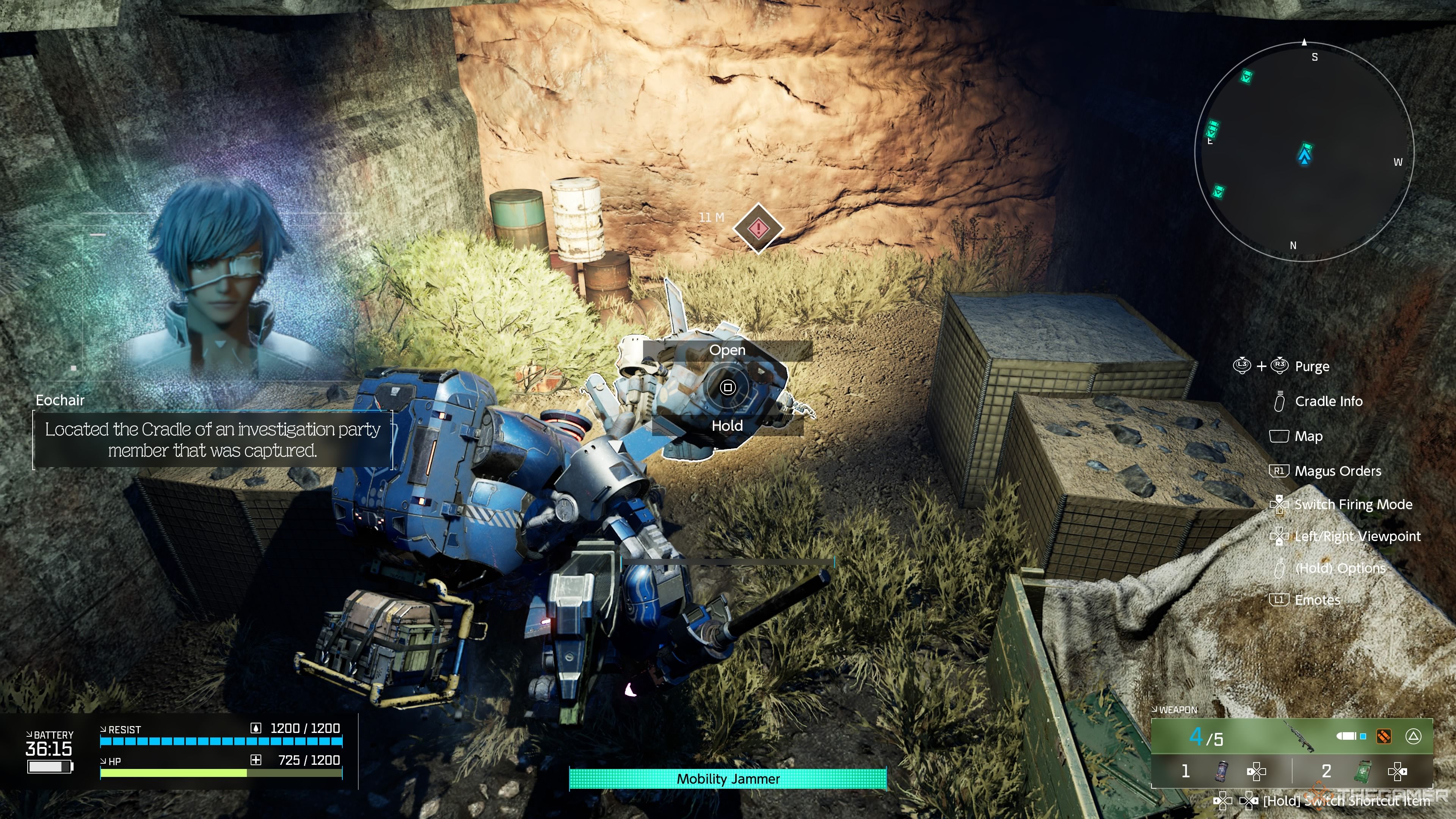Select Emotes in the command list
This screenshot has height=819, width=1456.
click(1317, 600)
